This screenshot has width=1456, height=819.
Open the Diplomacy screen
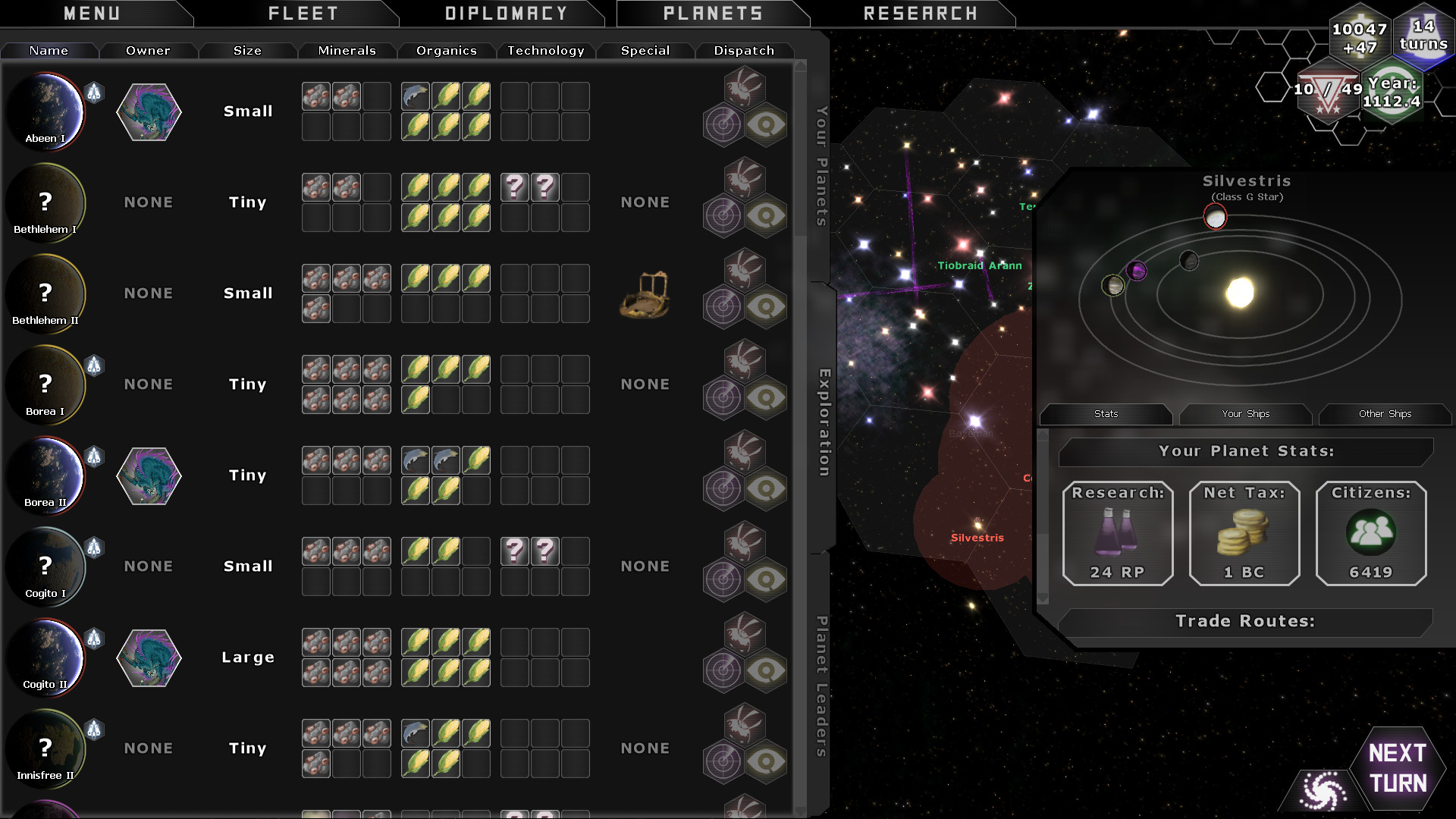(x=506, y=14)
